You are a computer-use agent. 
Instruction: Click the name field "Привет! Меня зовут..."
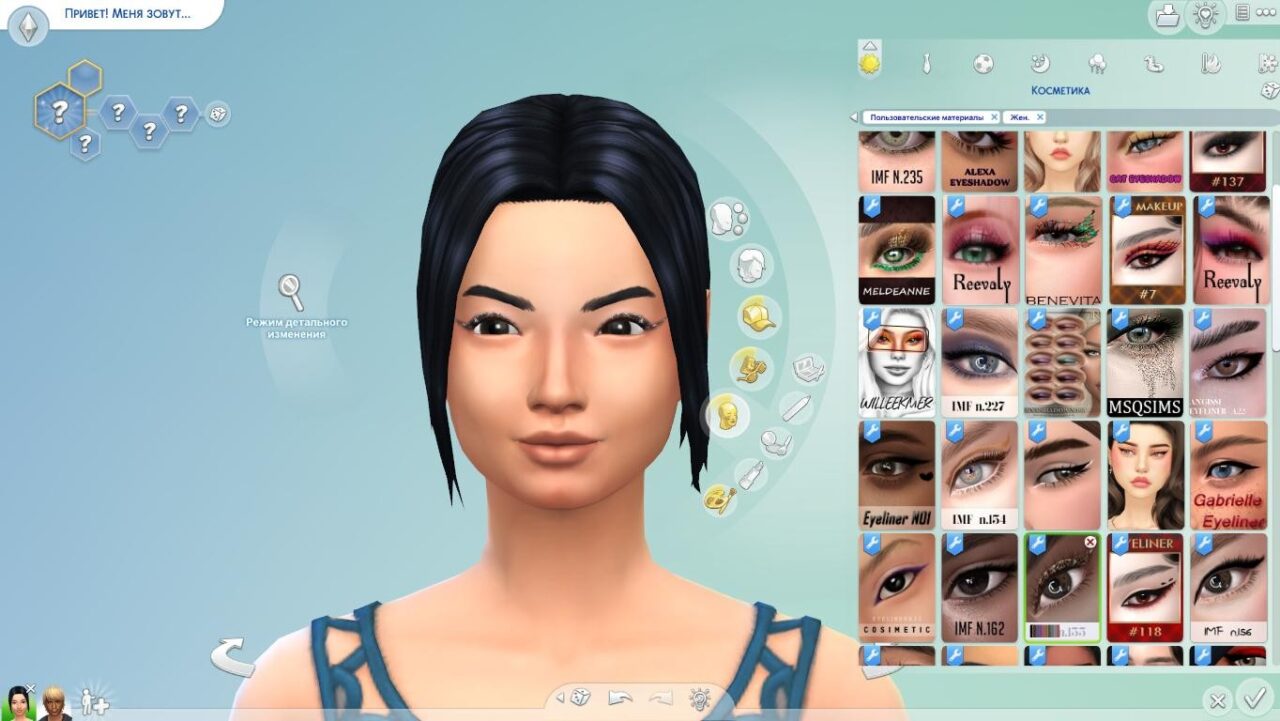[127, 15]
